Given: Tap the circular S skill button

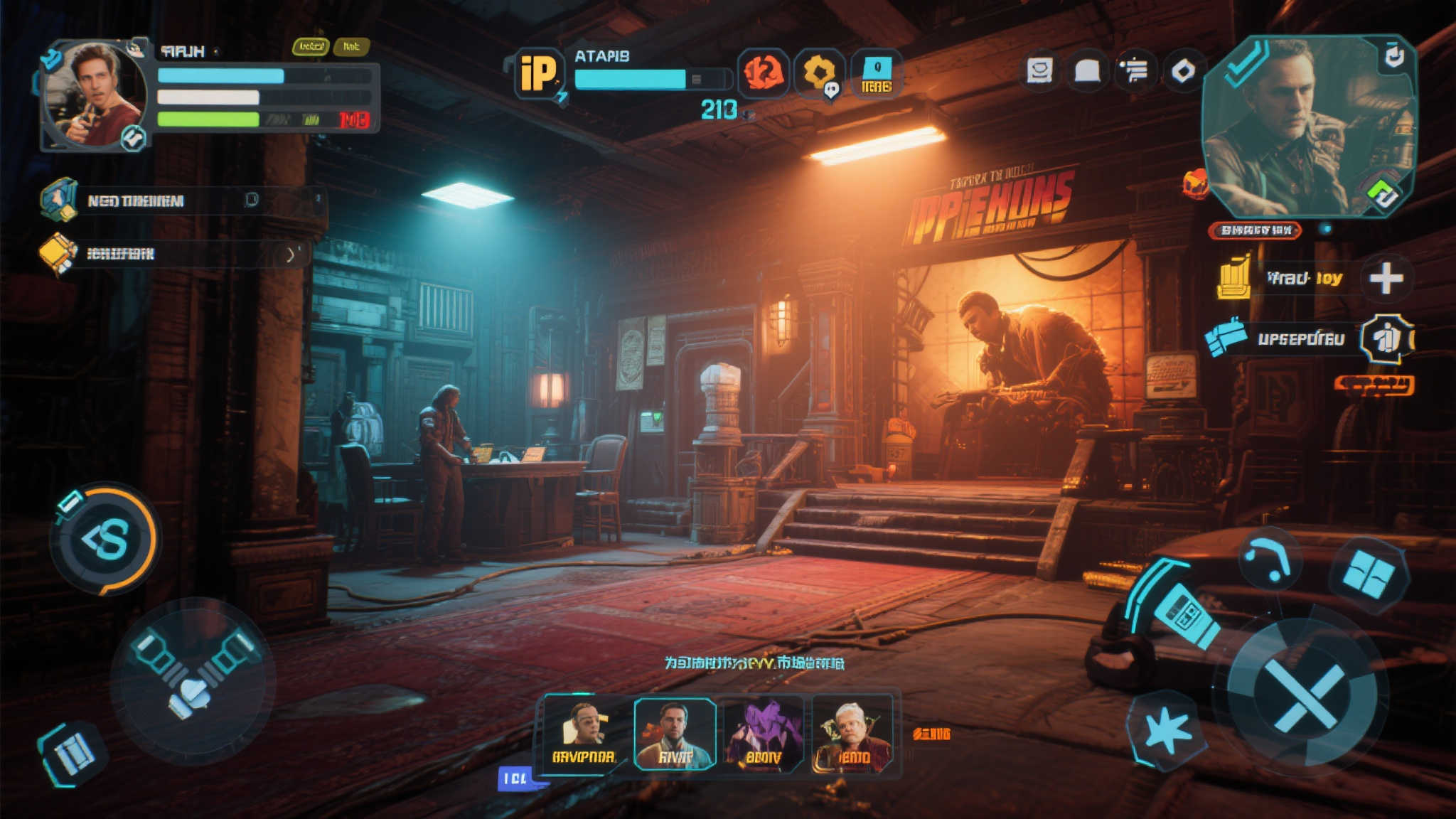Looking at the screenshot, I should click(107, 539).
